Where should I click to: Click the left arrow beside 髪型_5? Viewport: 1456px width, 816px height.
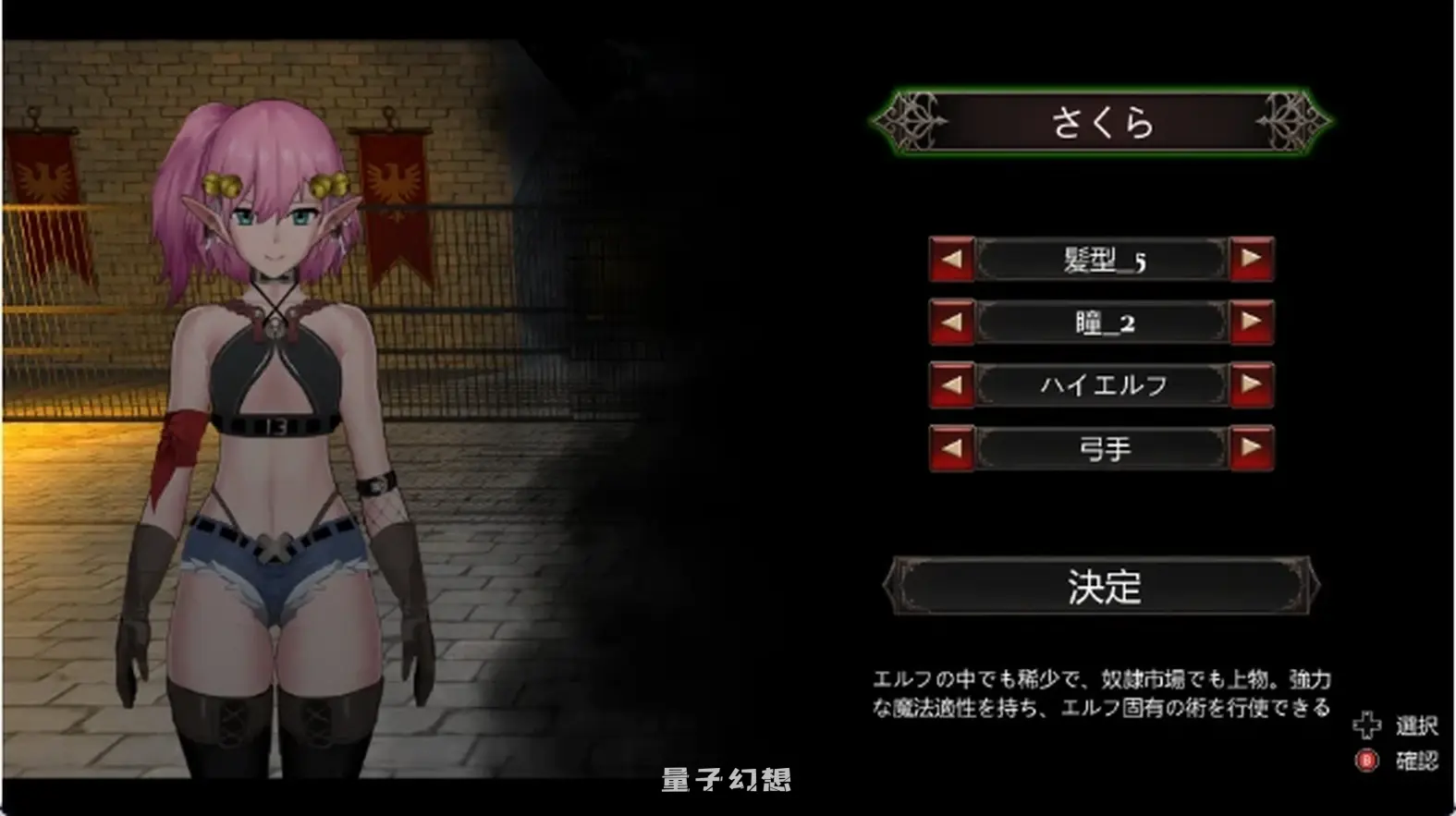[951, 260]
